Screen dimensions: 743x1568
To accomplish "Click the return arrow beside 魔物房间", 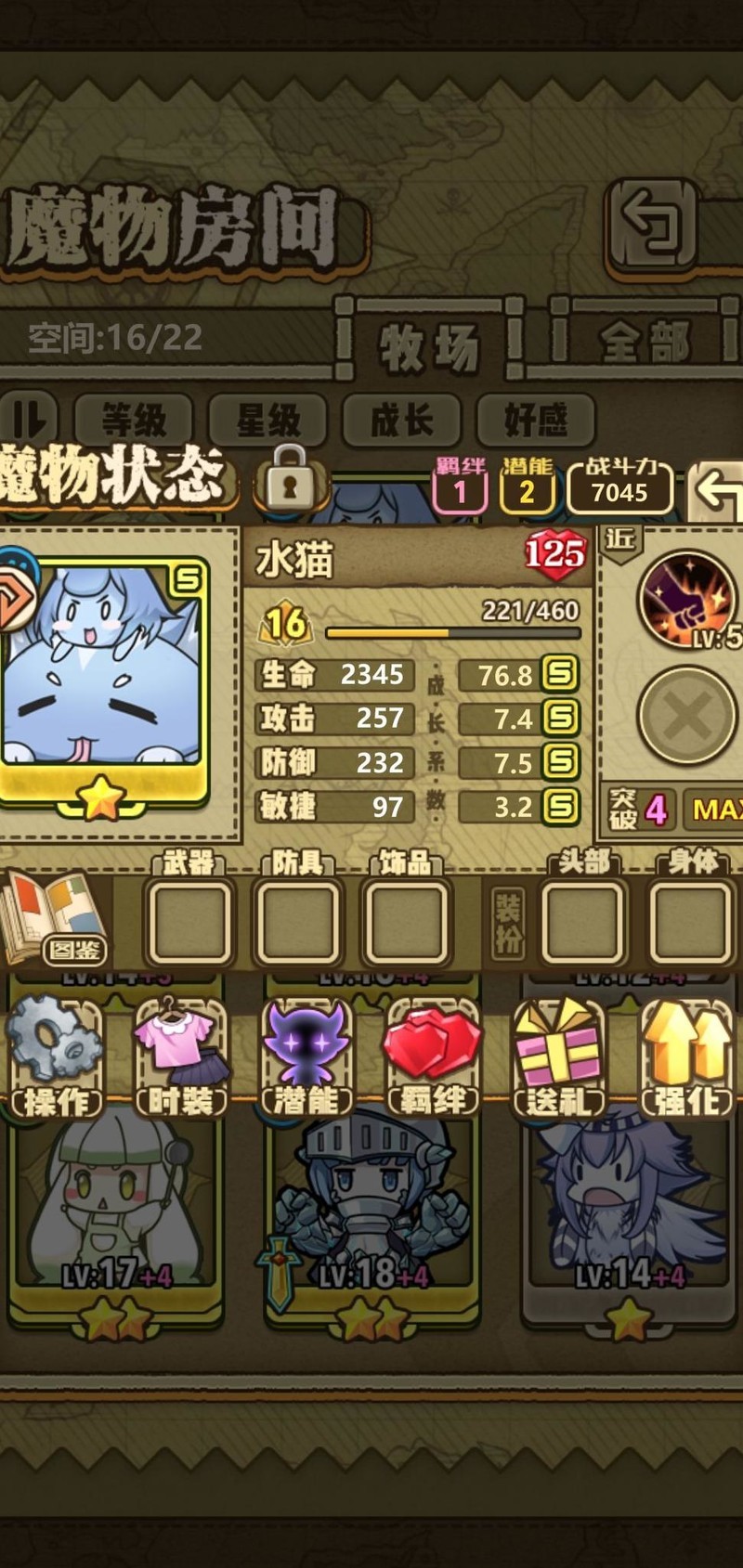I will tap(654, 226).
